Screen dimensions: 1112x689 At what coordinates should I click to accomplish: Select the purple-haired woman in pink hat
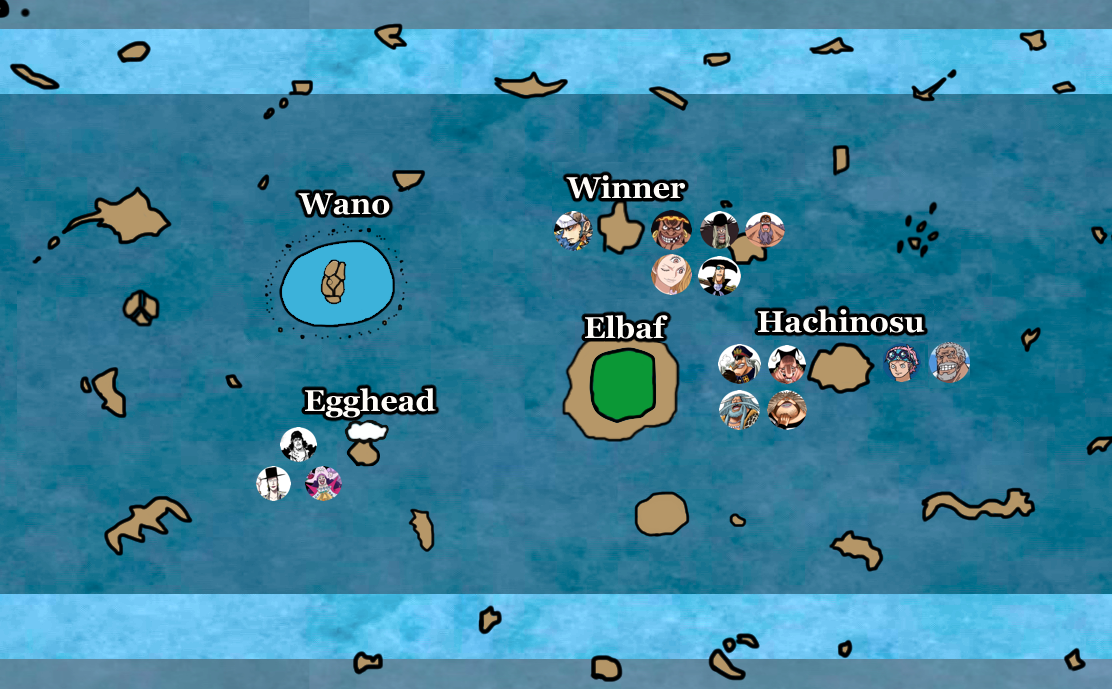pos(323,484)
